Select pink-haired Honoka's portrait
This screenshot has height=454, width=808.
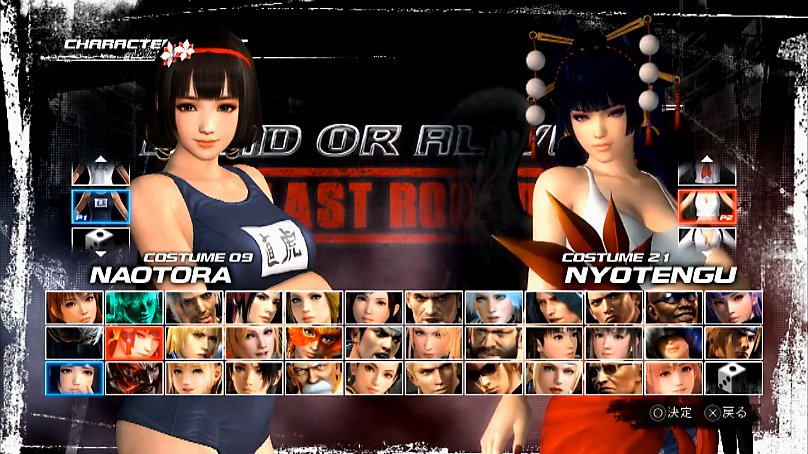point(674,377)
